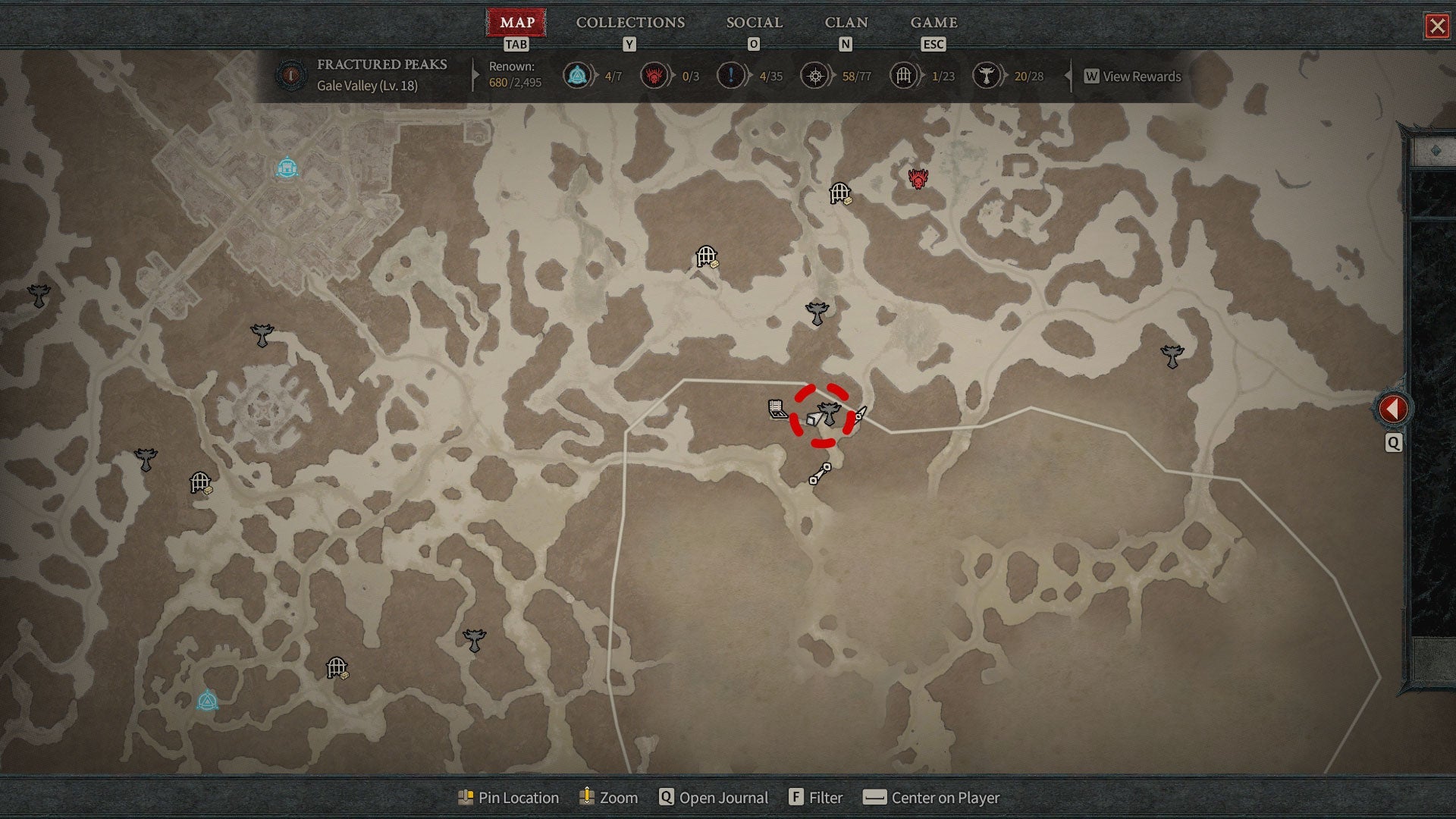Viewport: 1456px width, 819px height.
Task: Open Journal from the bottom bar
Action: coord(714,798)
